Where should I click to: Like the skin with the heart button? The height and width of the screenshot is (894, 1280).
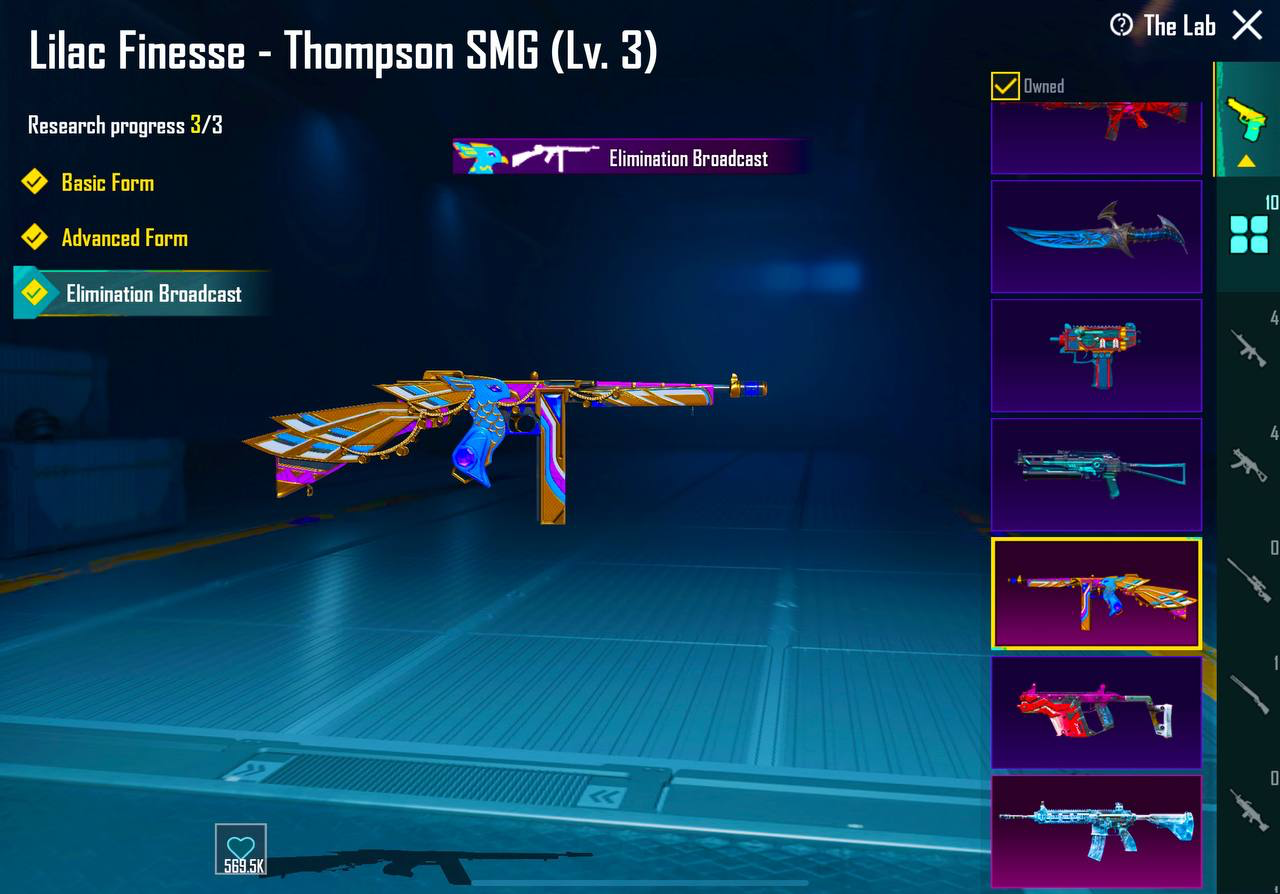(x=241, y=849)
